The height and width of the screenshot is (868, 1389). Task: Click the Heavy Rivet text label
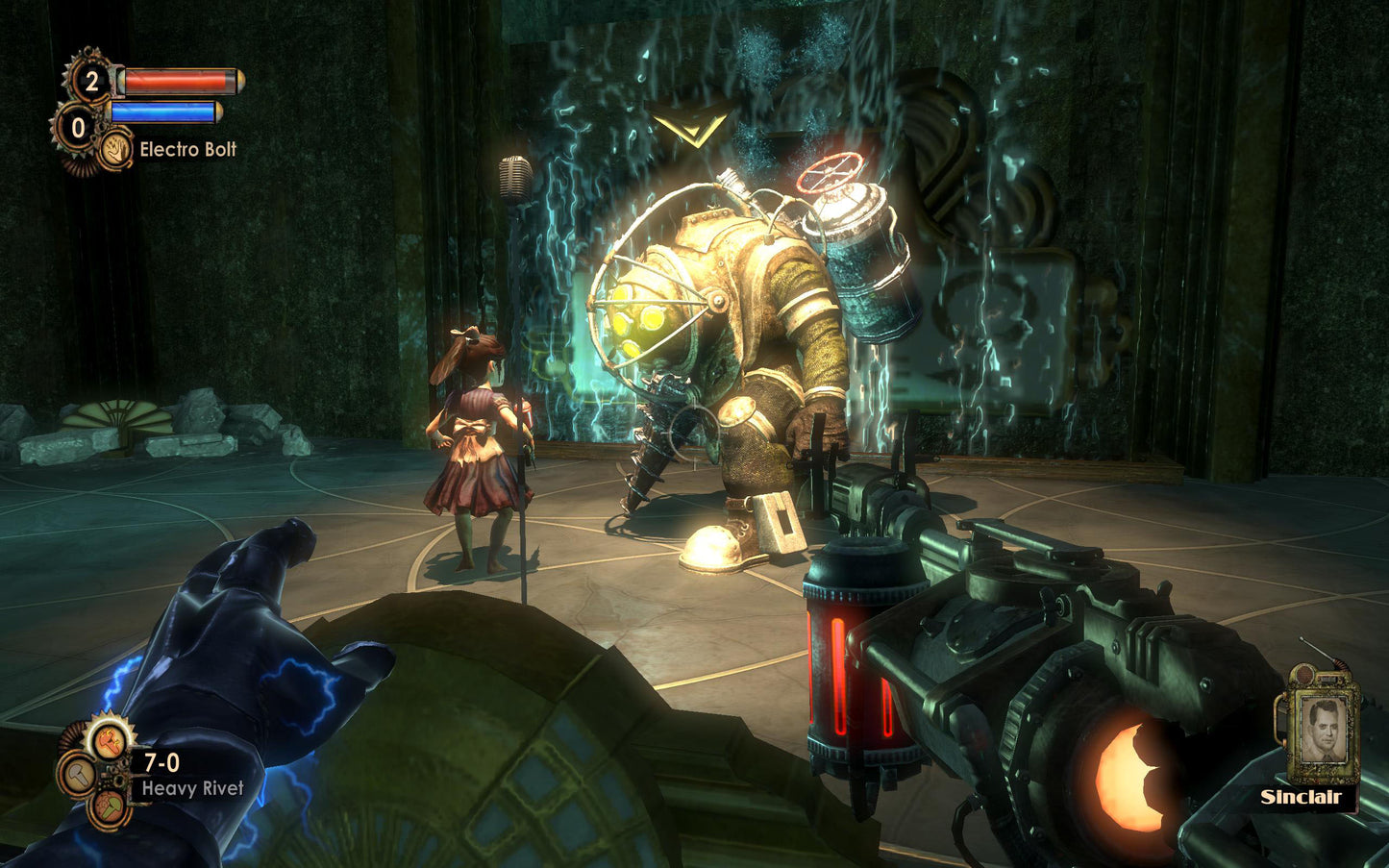(194, 788)
